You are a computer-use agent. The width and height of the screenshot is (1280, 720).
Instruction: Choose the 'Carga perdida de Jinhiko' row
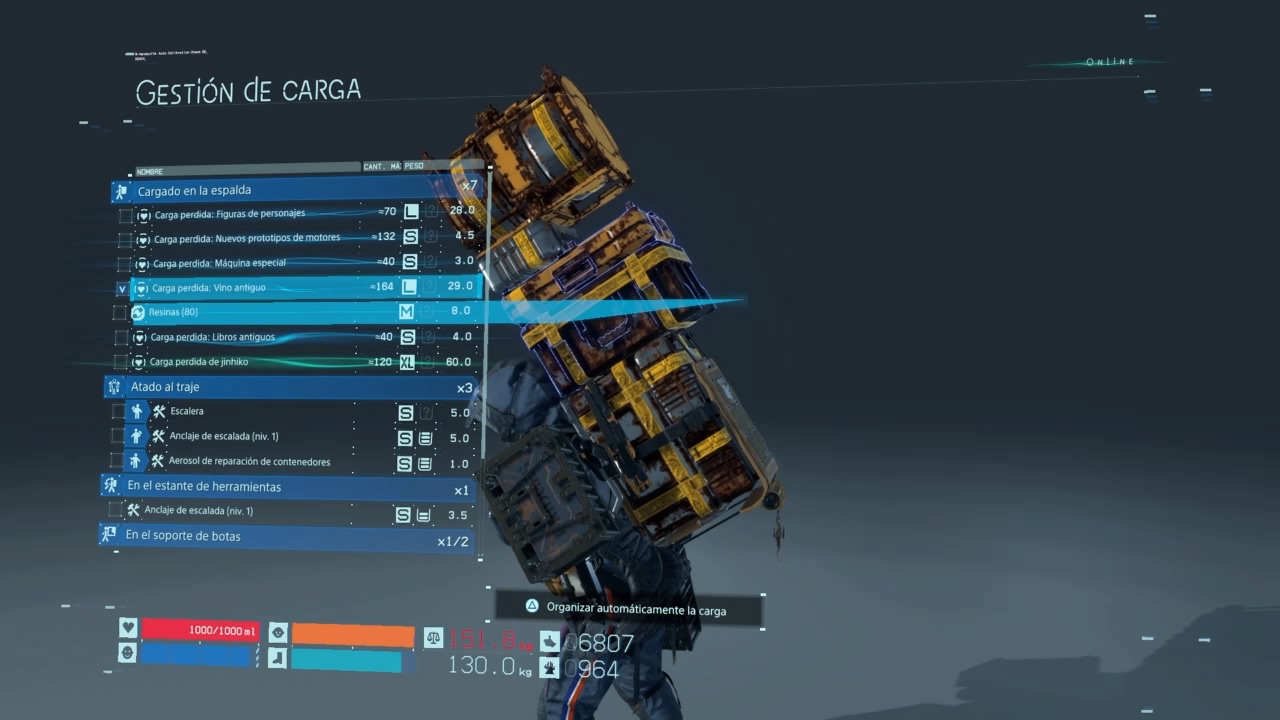pyautogui.click(x=198, y=362)
